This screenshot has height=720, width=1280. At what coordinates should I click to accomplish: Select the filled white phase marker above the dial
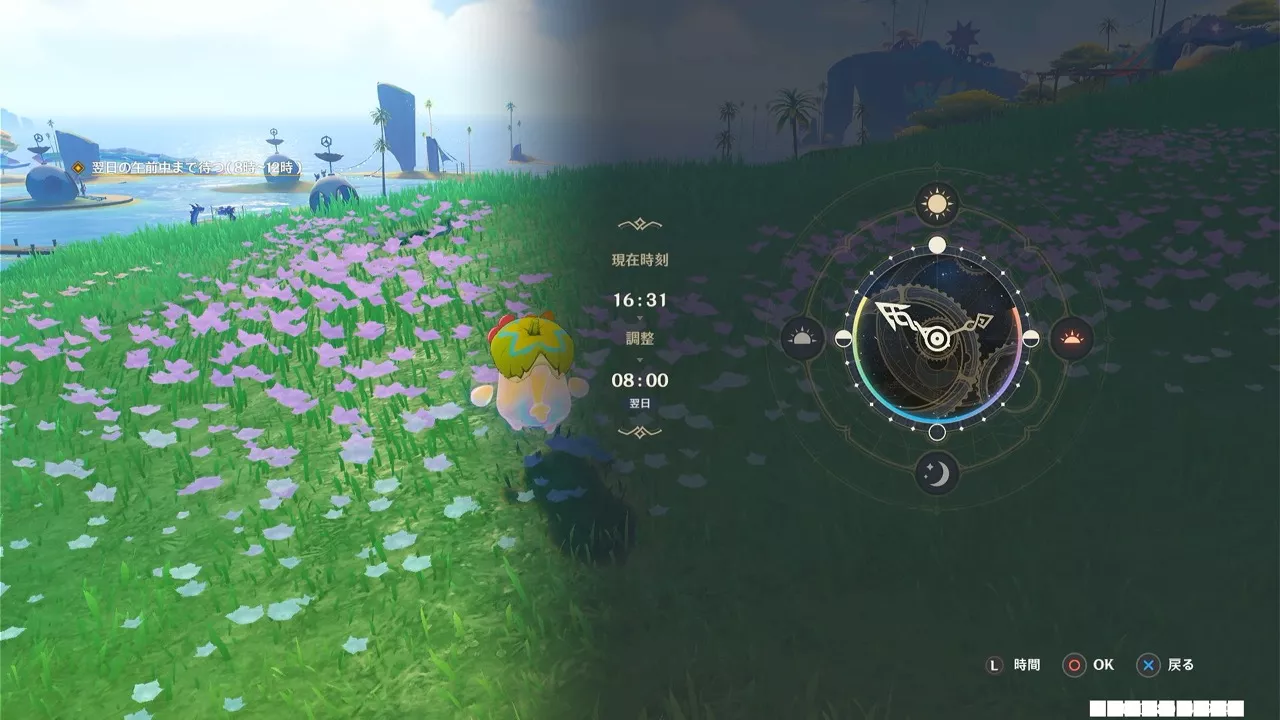[x=935, y=246]
